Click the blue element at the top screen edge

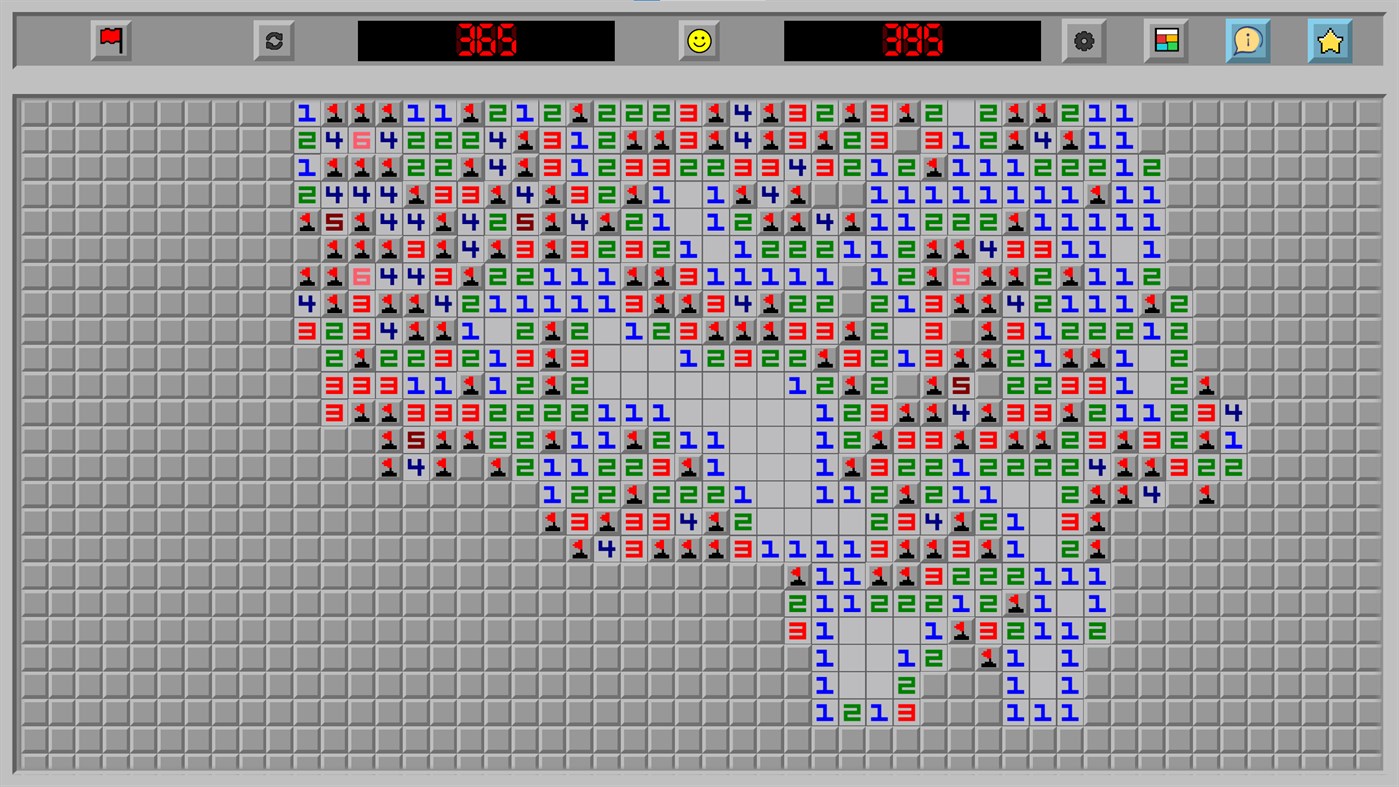[x=648, y=4]
